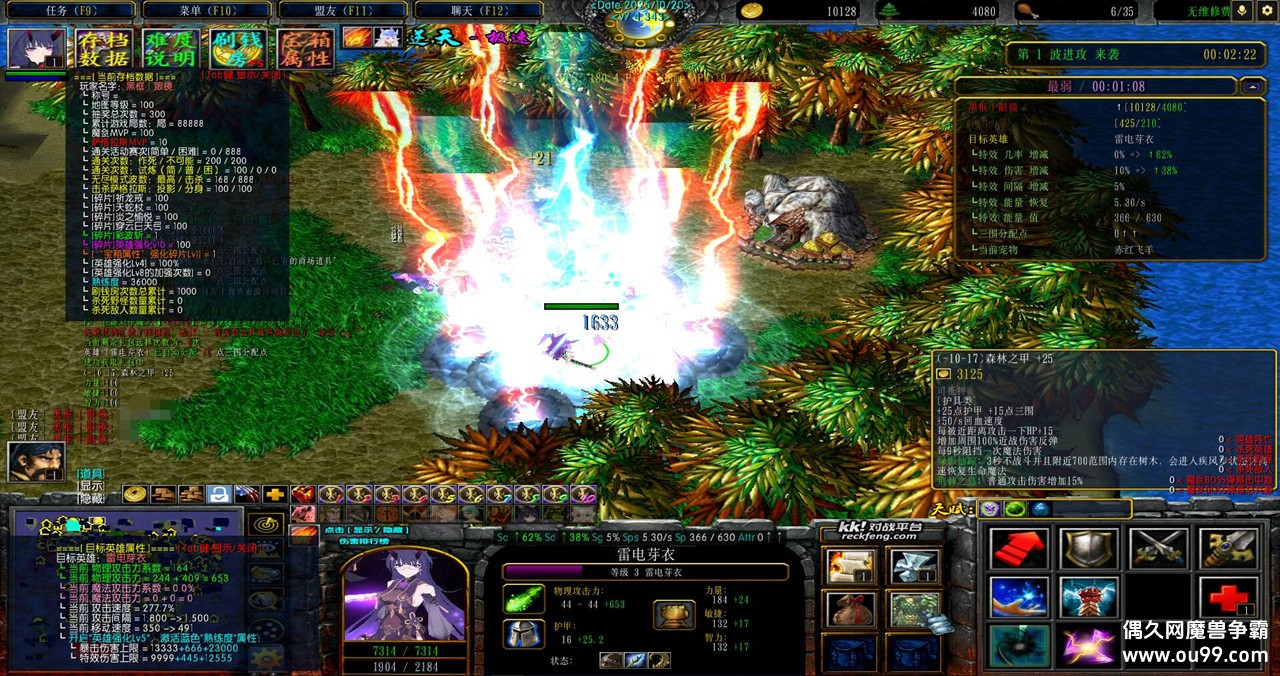Enter the 刷钱房 gold farming room
Screen dimensions: 1280x676
coord(237,49)
